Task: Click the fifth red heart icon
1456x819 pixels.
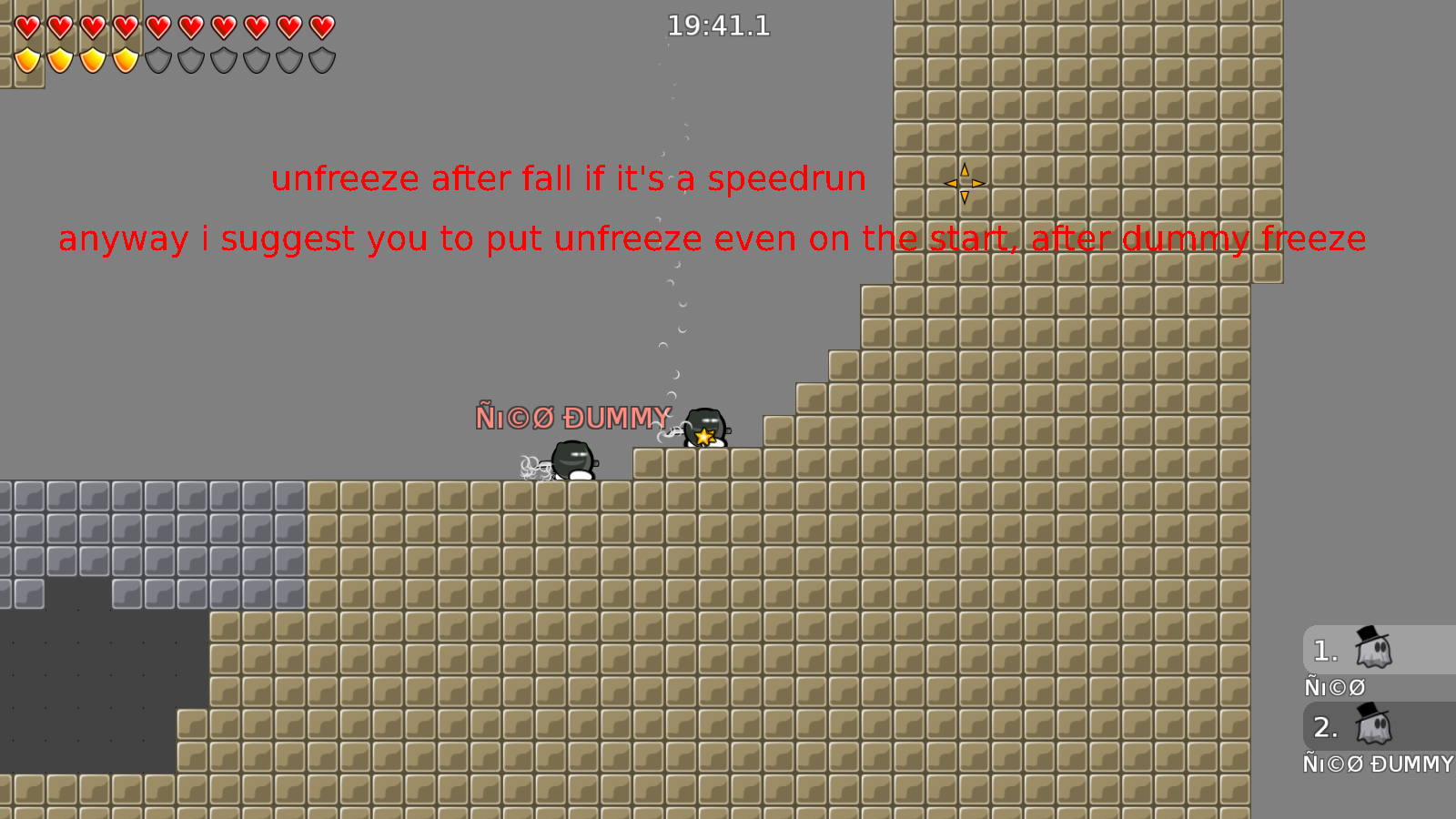Action: 157,27
